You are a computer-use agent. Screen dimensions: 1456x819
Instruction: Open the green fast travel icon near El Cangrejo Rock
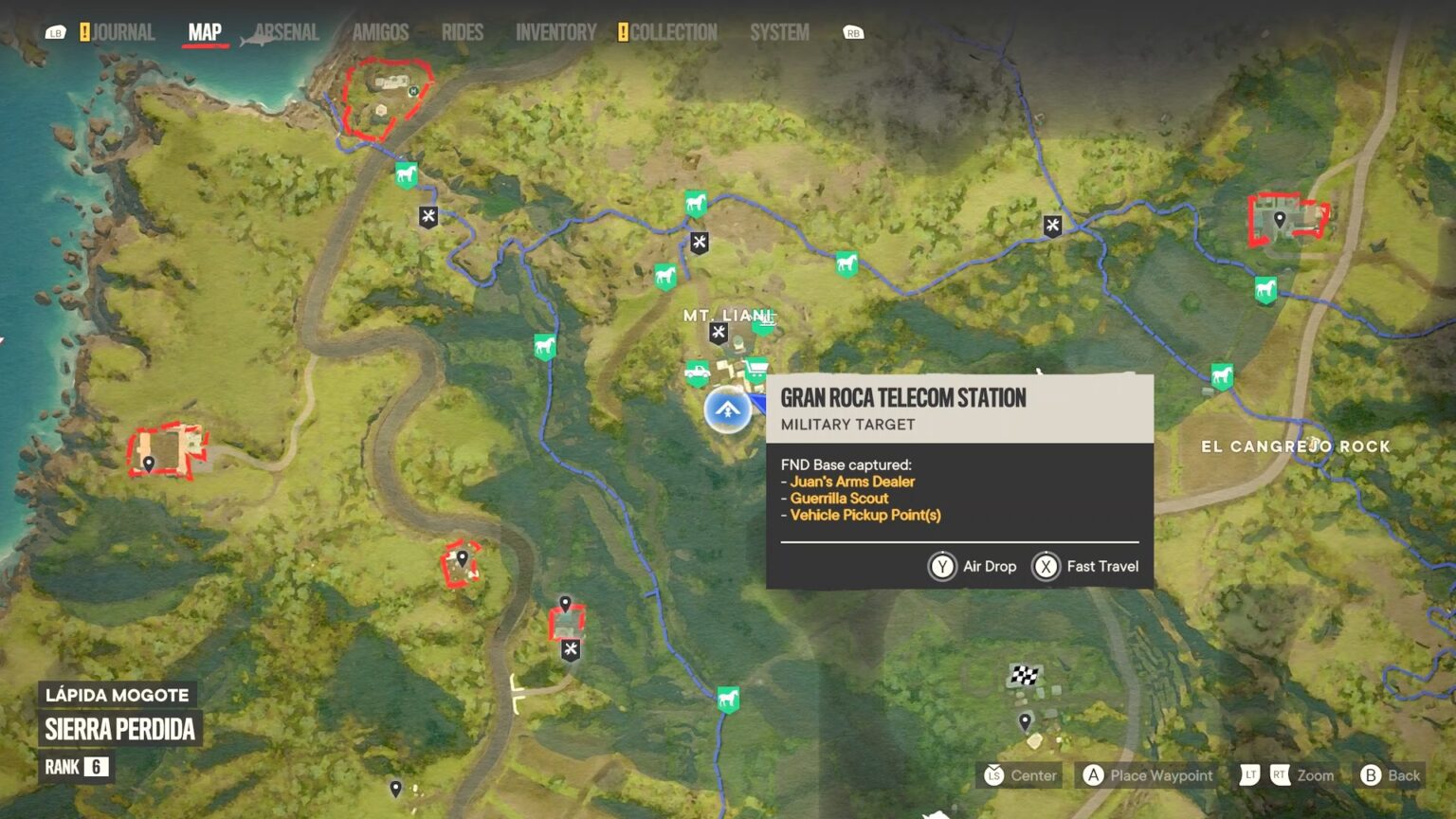(1223, 374)
